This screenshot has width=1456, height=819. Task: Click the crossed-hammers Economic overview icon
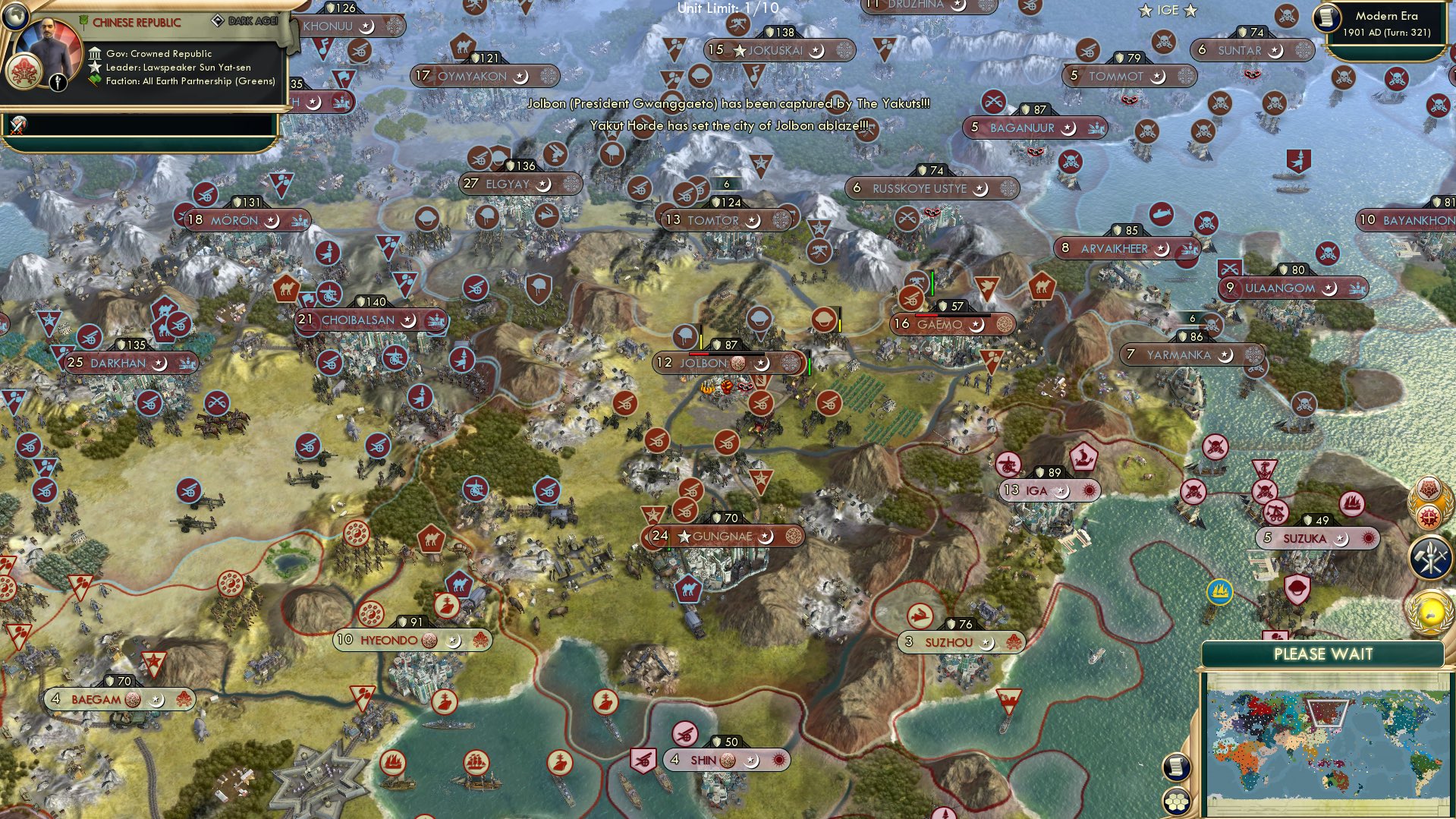pos(1430,556)
